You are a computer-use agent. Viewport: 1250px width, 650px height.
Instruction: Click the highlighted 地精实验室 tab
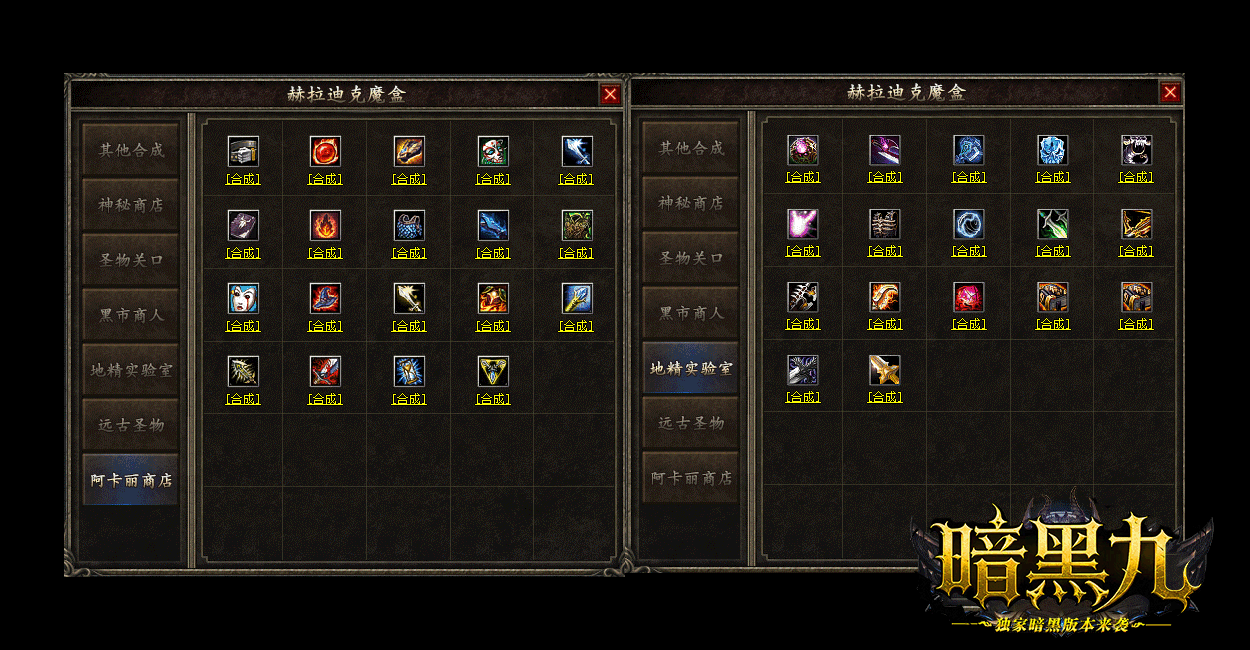coord(691,368)
